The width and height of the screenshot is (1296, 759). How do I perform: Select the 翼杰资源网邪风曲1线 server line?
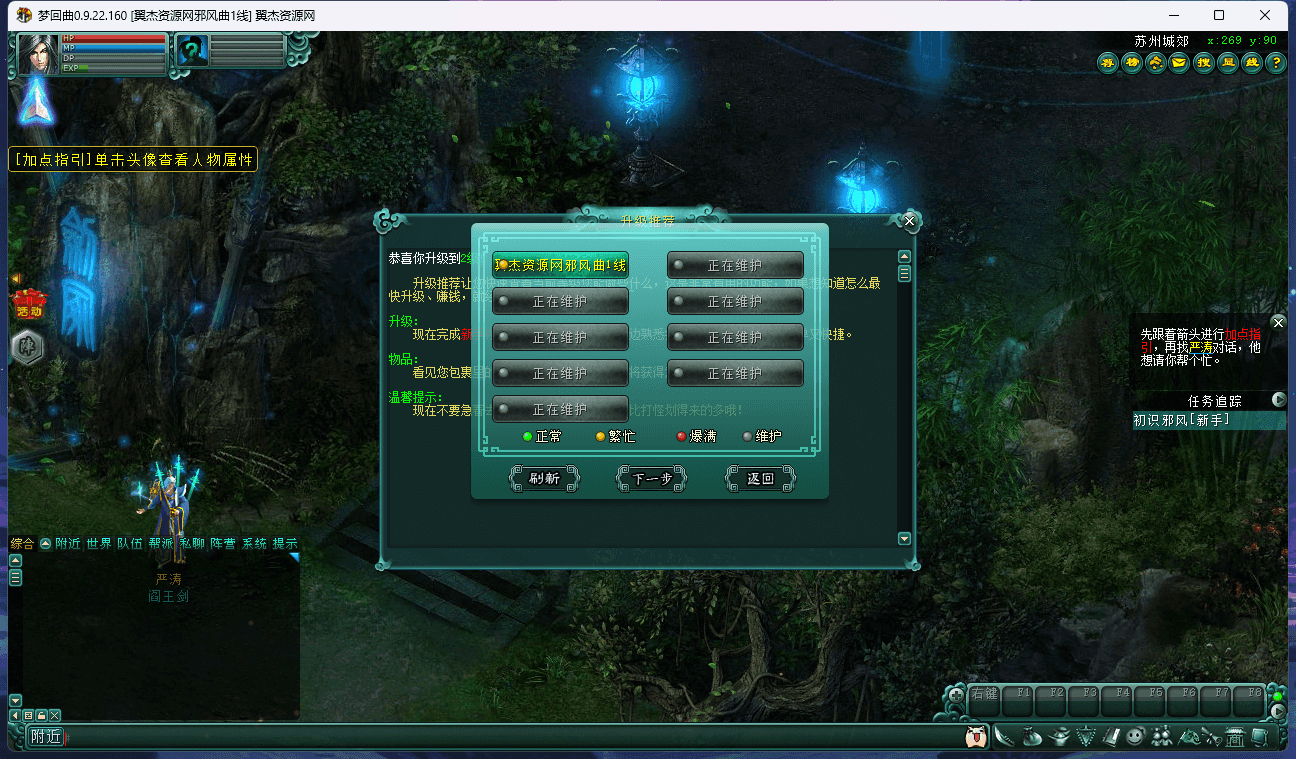[561, 265]
